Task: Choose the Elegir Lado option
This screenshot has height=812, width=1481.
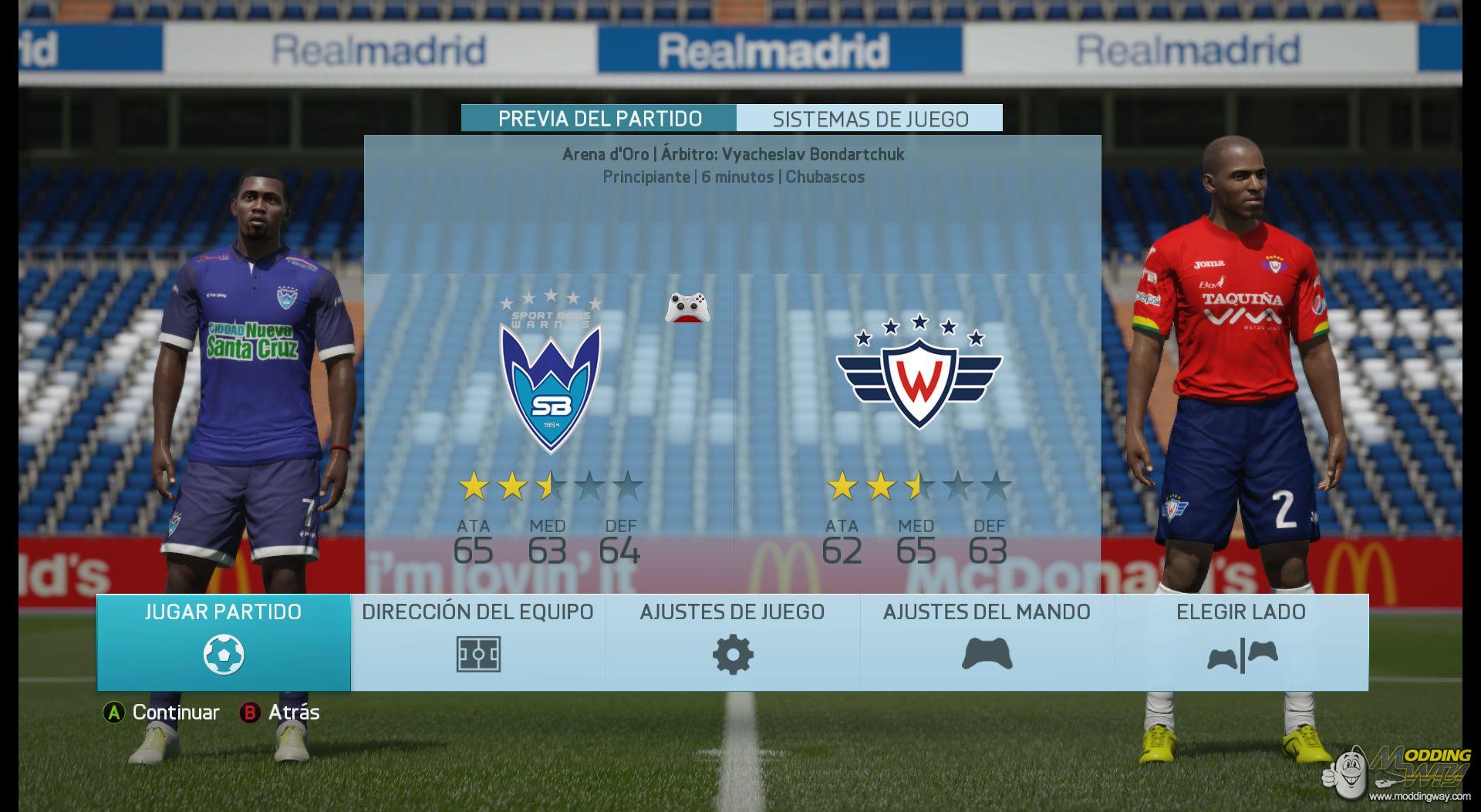Action: (1242, 642)
